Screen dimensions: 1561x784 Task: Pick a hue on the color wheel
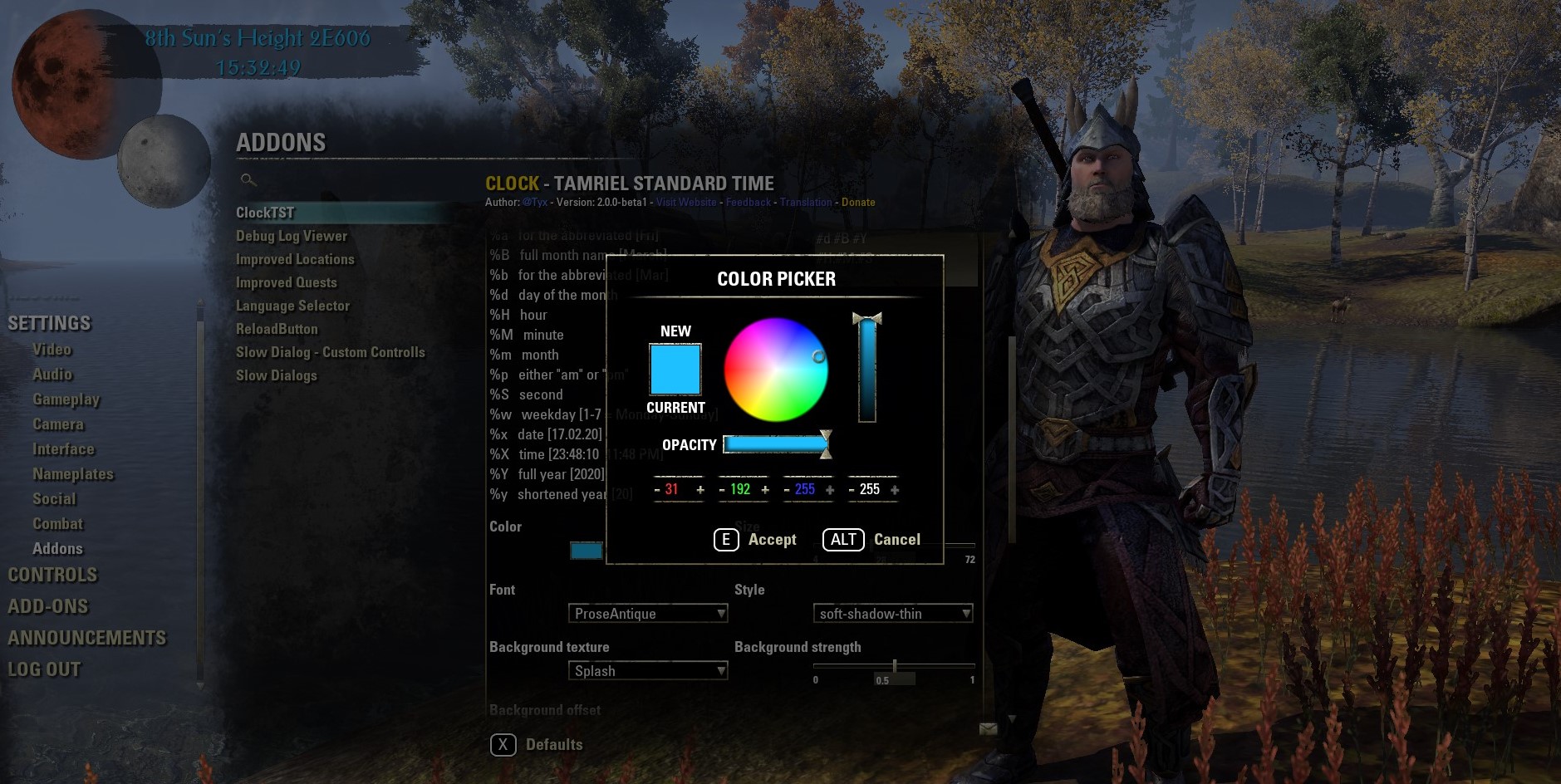pyautogui.click(x=777, y=370)
